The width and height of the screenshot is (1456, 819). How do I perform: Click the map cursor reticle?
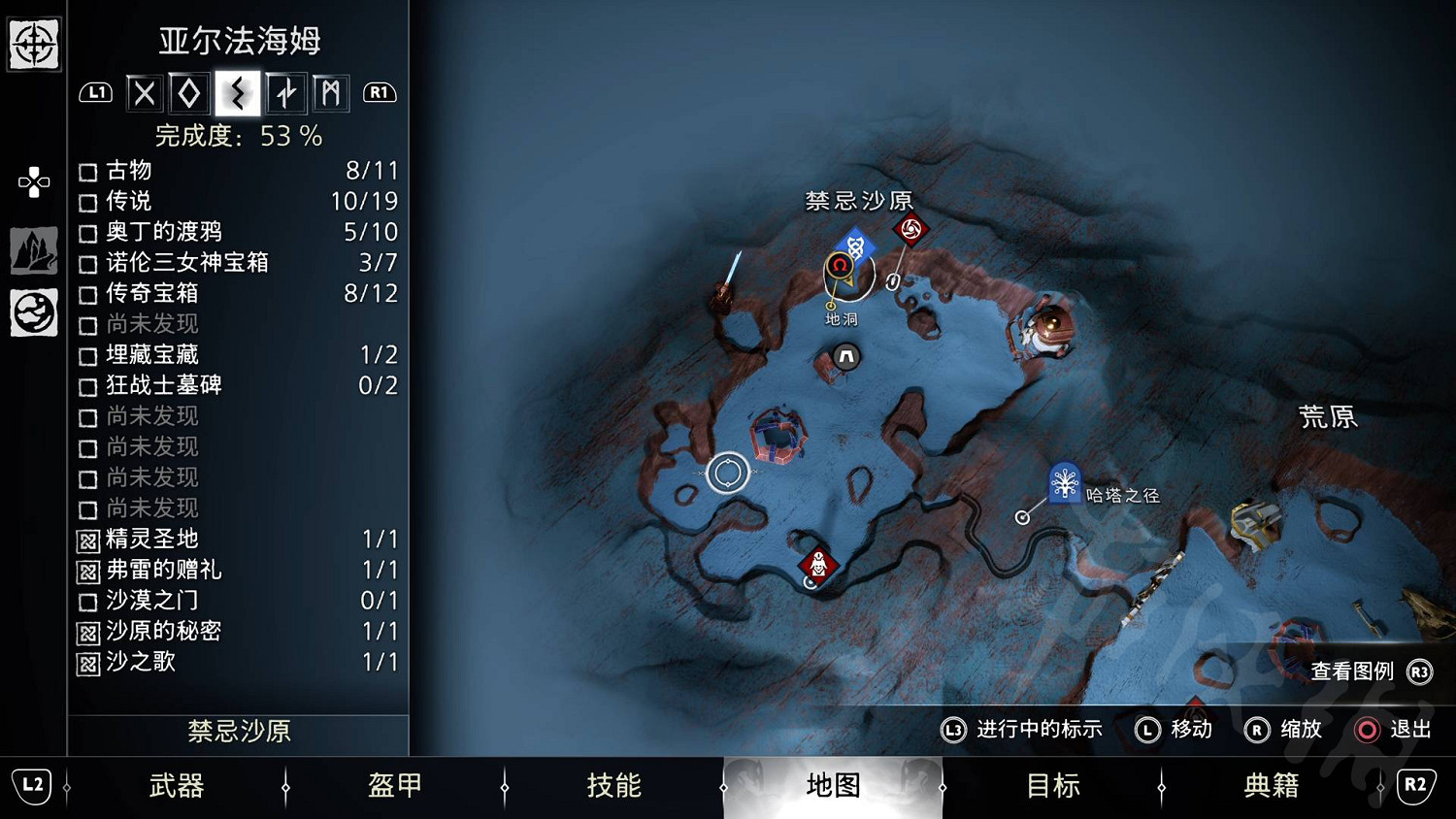point(727,473)
